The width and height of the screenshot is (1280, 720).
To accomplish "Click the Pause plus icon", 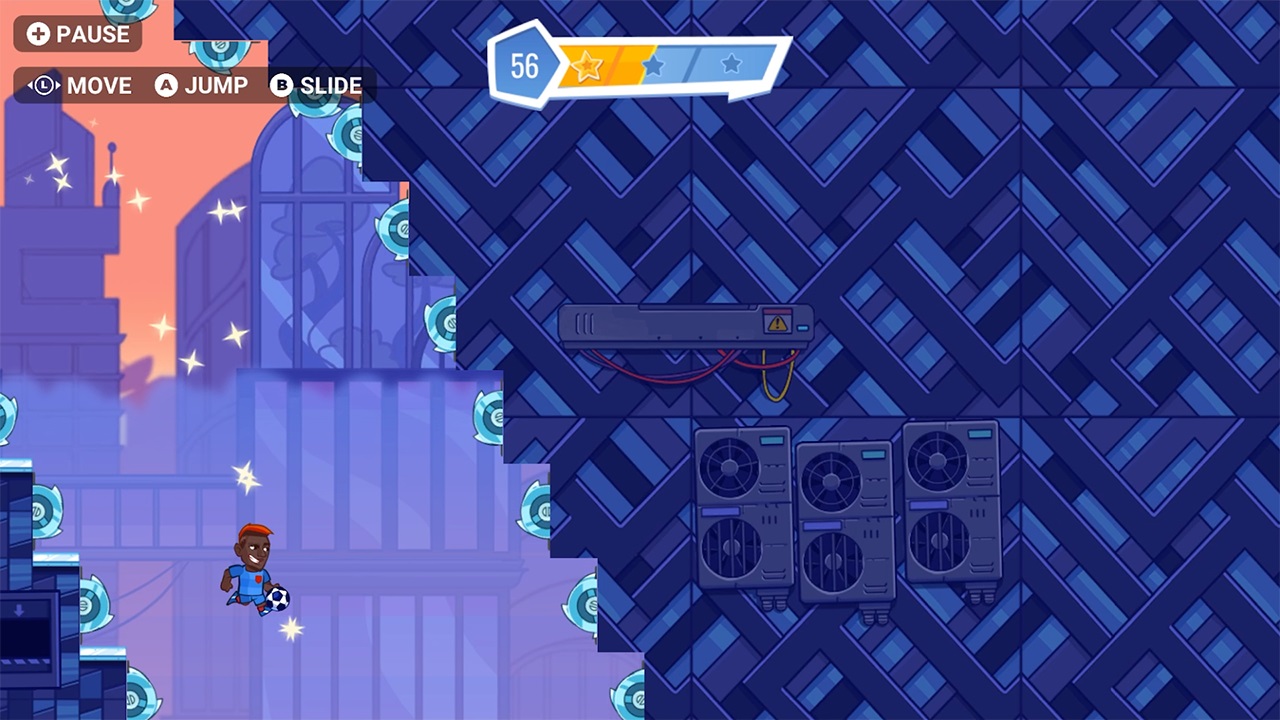I will 39,35.
